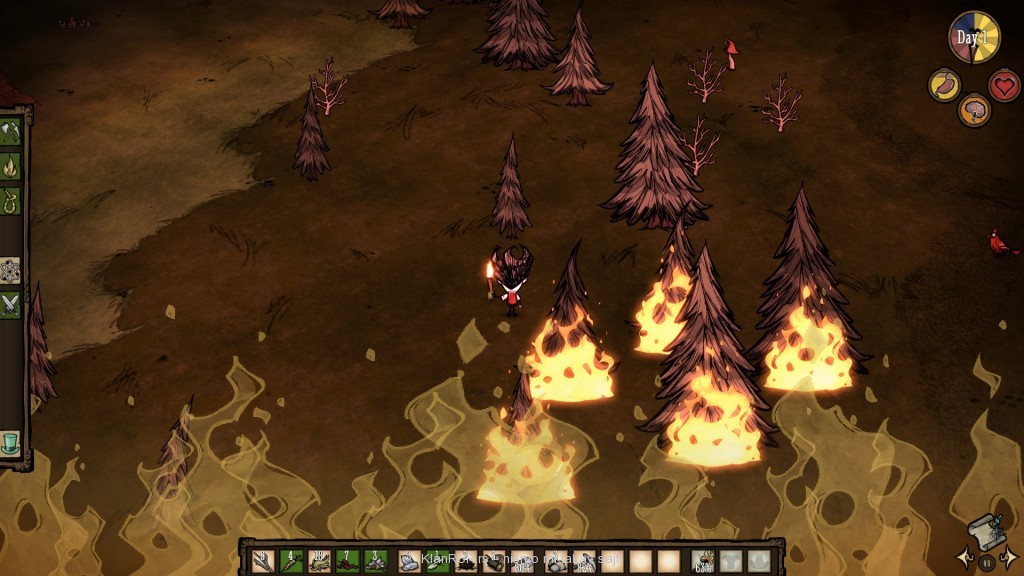Select the red berries stack in the inventory
This screenshot has height=576, width=1024.
coord(347,561)
